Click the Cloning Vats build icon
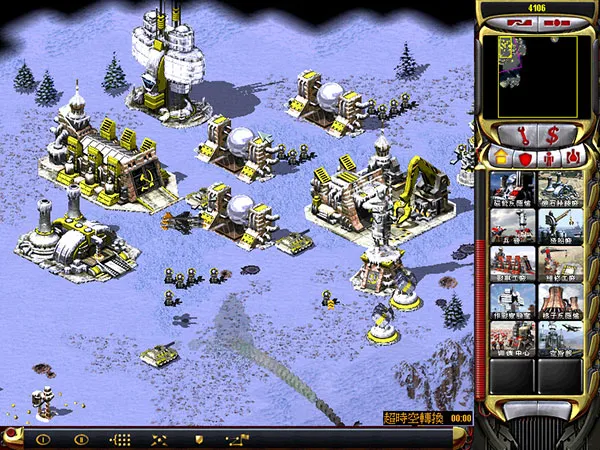 click(x=513, y=338)
